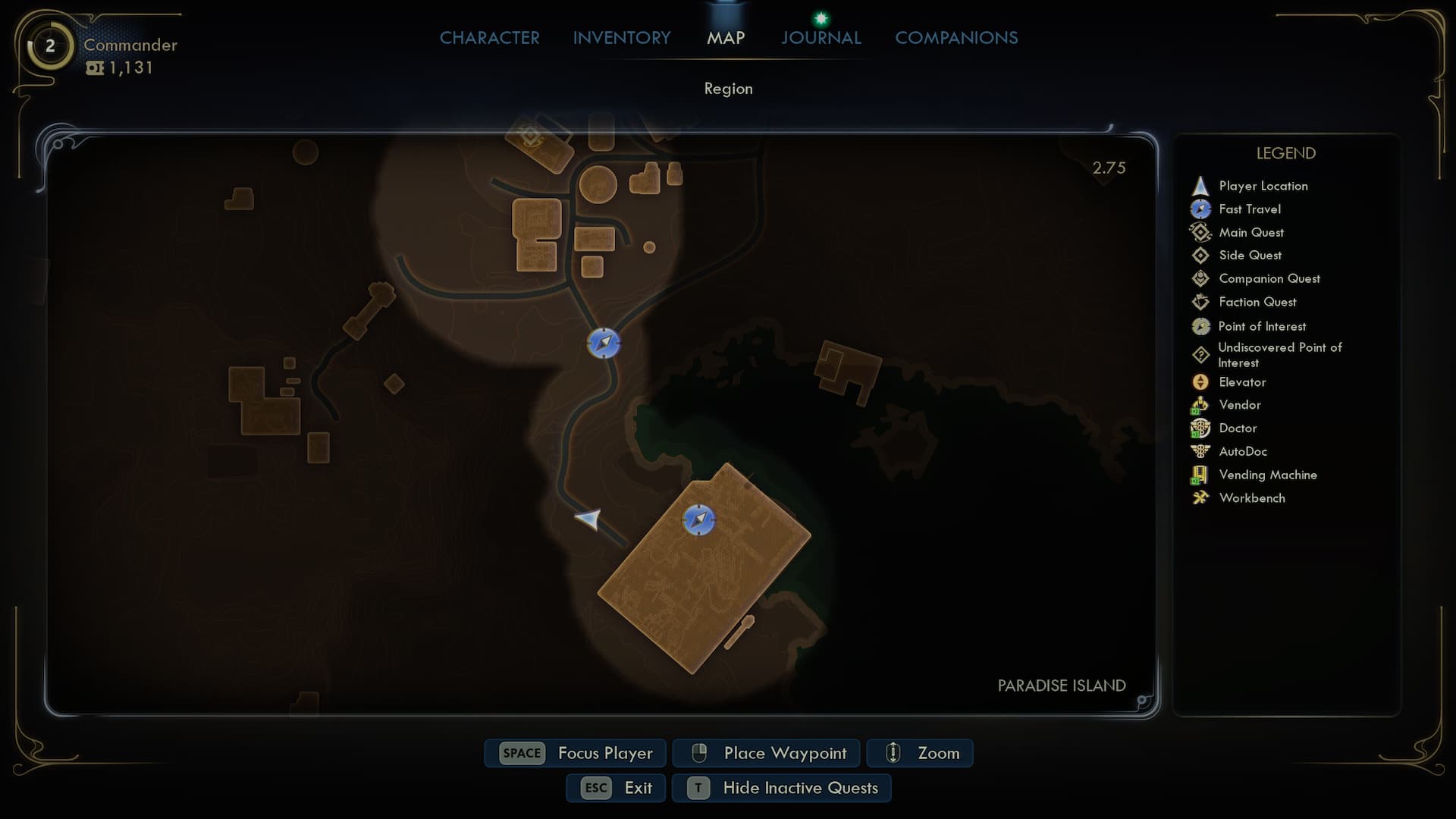This screenshot has width=1456, height=819.
Task: Choose the Vendor legend entry
Action: pyautogui.click(x=1239, y=405)
